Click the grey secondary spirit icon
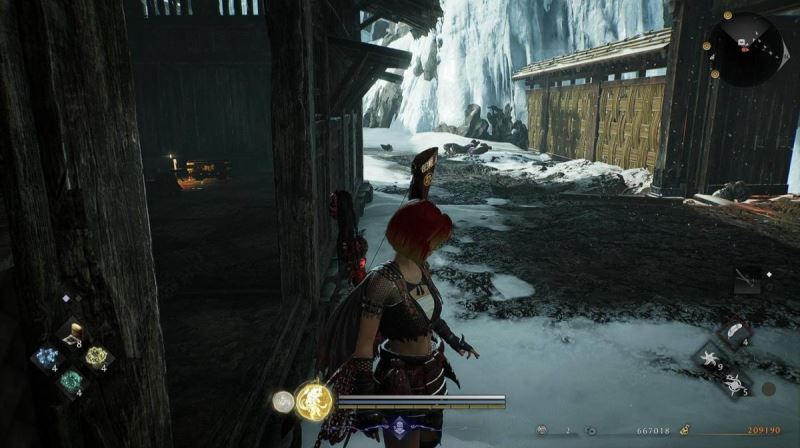Viewport: 800px width, 448px height. tap(283, 402)
